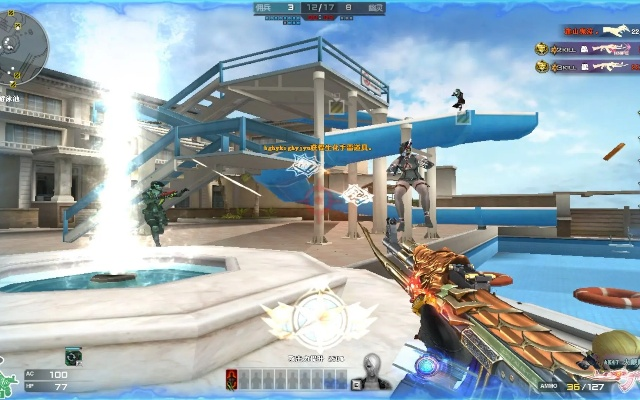
Task: Activate the green swirl skill icon
Action: 73,355
